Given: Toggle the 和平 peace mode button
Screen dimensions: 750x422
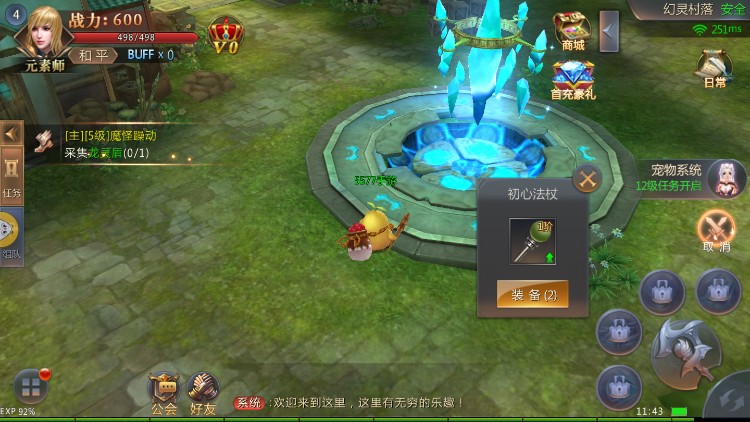Looking at the screenshot, I should [x=93, y=55].
